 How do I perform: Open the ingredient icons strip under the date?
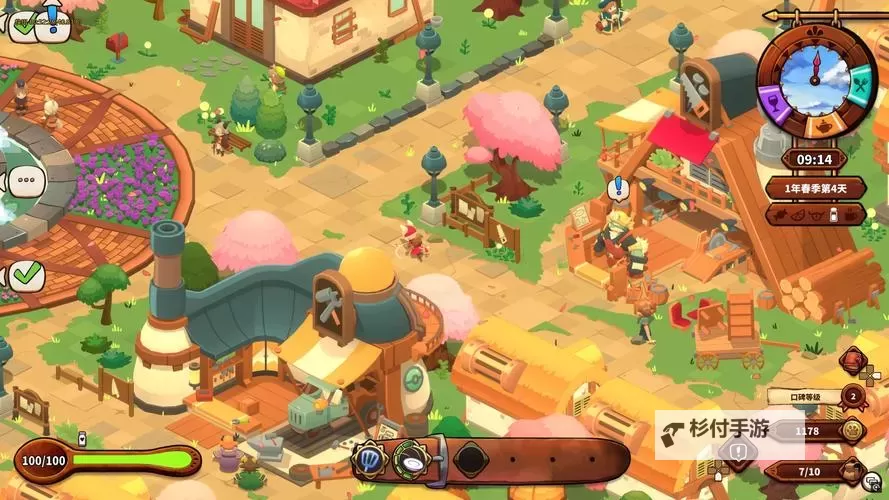pyautogui.click(x=815, y=214)
